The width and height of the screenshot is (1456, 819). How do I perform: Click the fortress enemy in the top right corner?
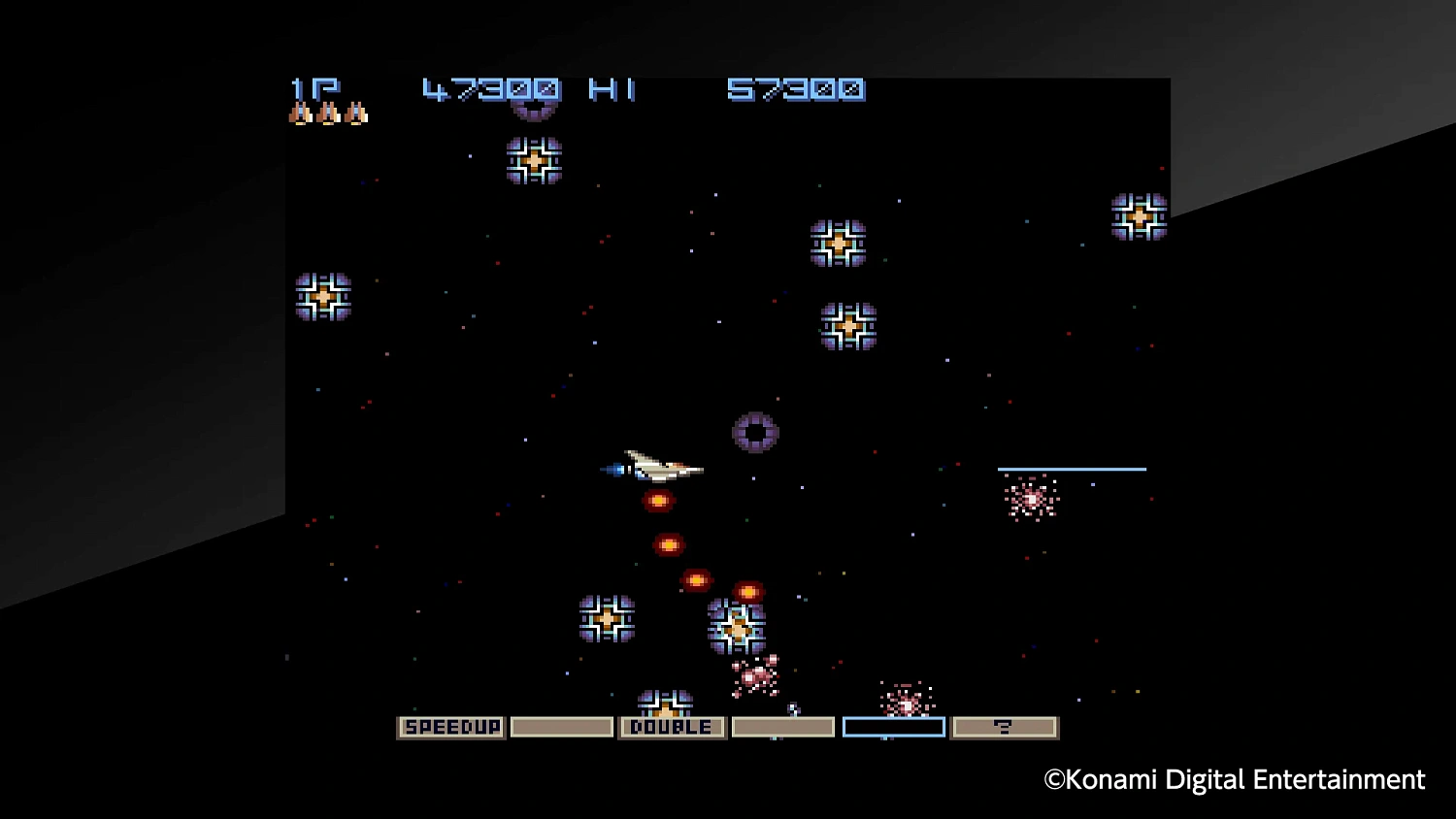pyautogui.click(x=1138, y=215)
